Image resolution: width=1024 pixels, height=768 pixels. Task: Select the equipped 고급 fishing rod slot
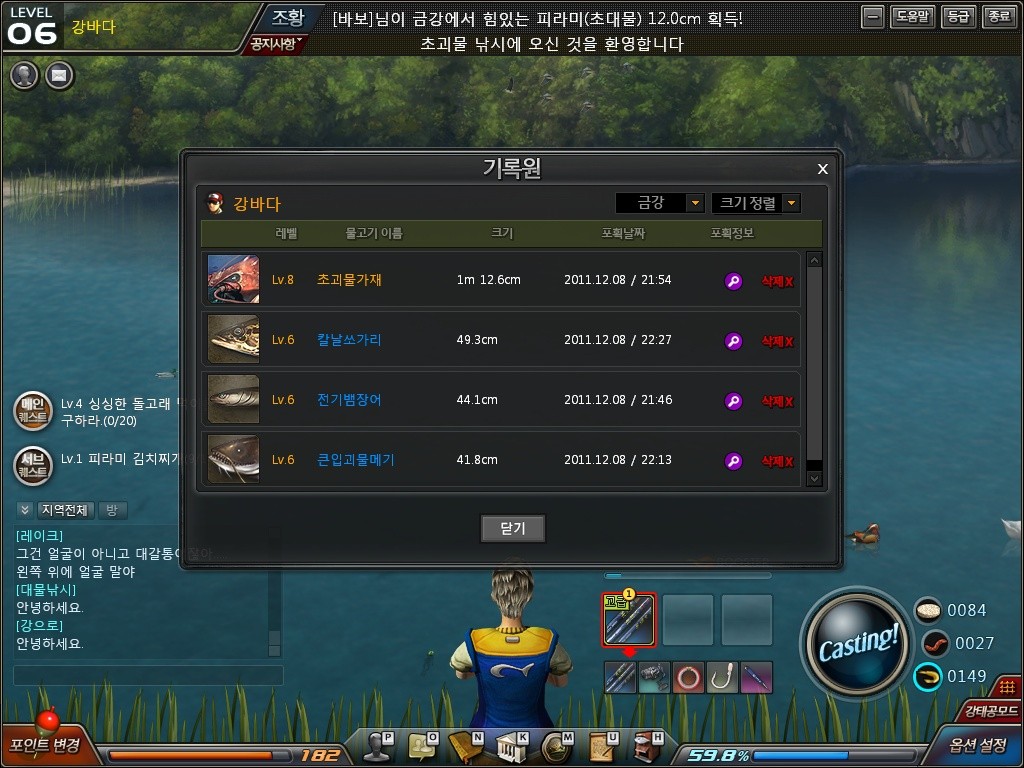[629, 620]
